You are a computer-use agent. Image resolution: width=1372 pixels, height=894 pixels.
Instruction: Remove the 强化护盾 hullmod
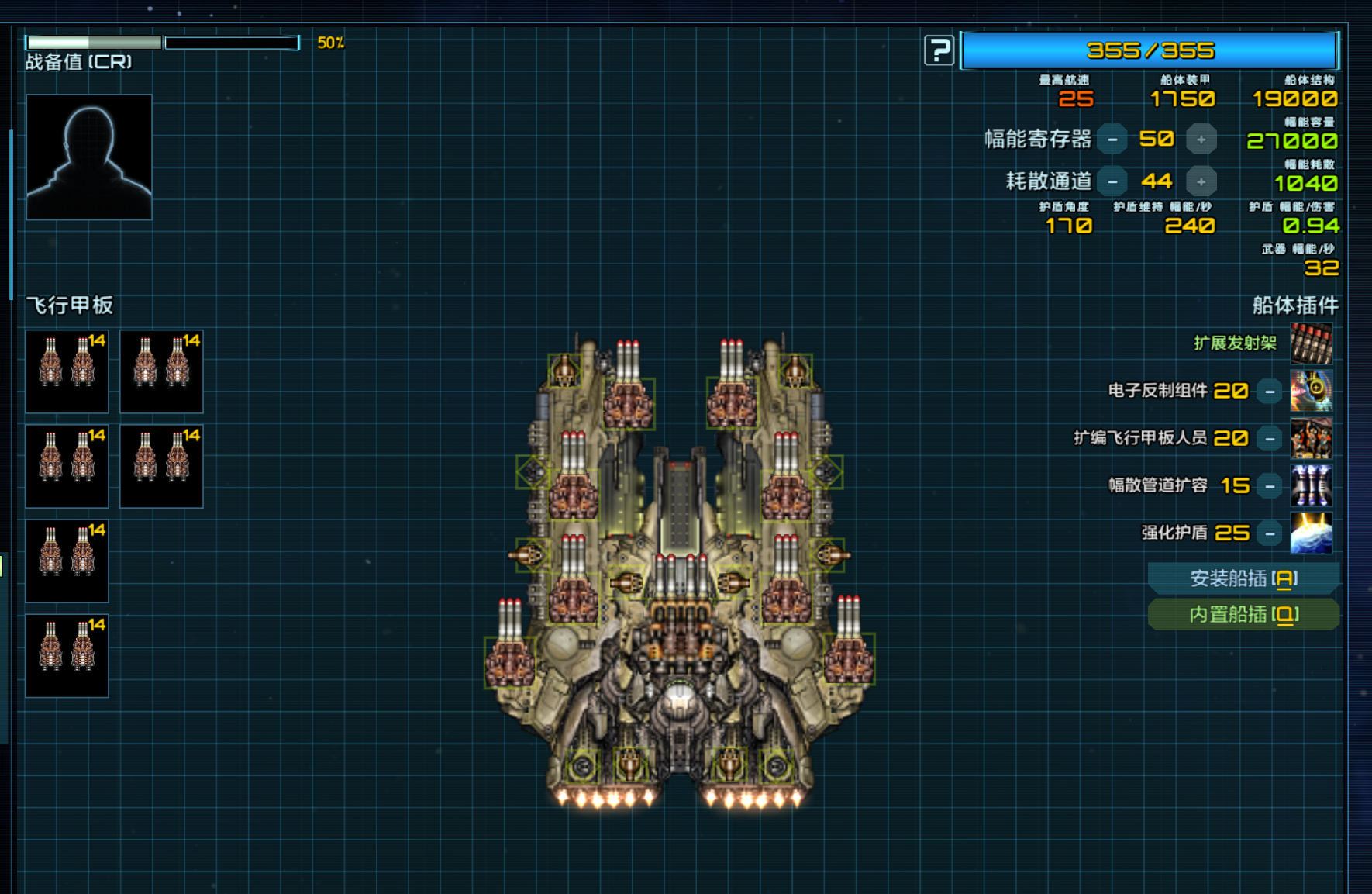point(1270,533)
